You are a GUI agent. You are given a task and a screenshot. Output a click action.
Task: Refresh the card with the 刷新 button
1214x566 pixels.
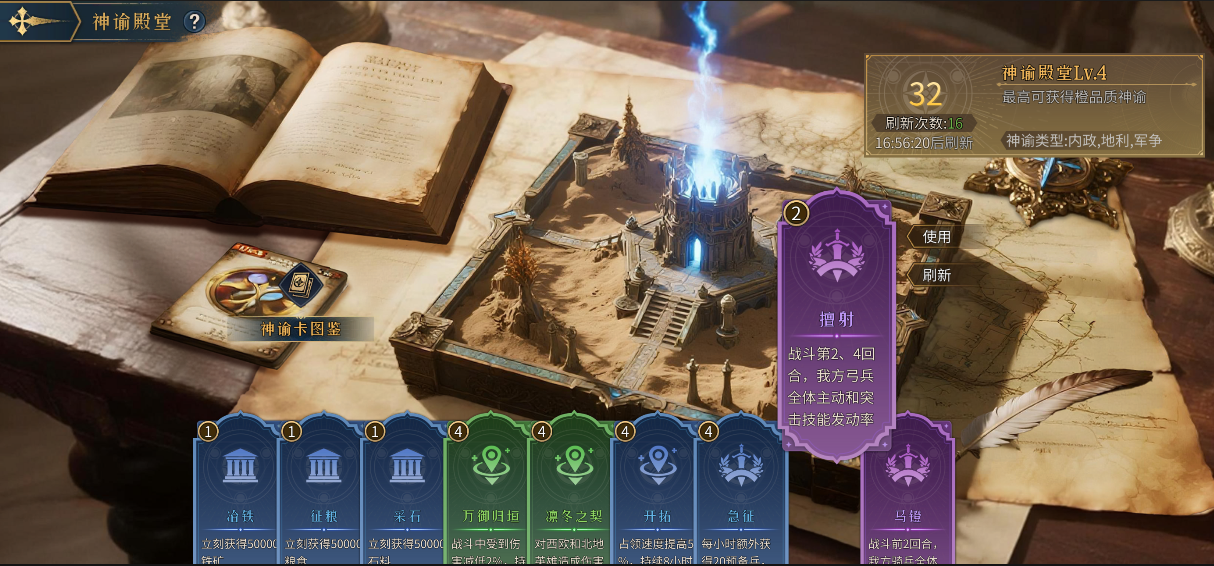click(x=937, y=274)
